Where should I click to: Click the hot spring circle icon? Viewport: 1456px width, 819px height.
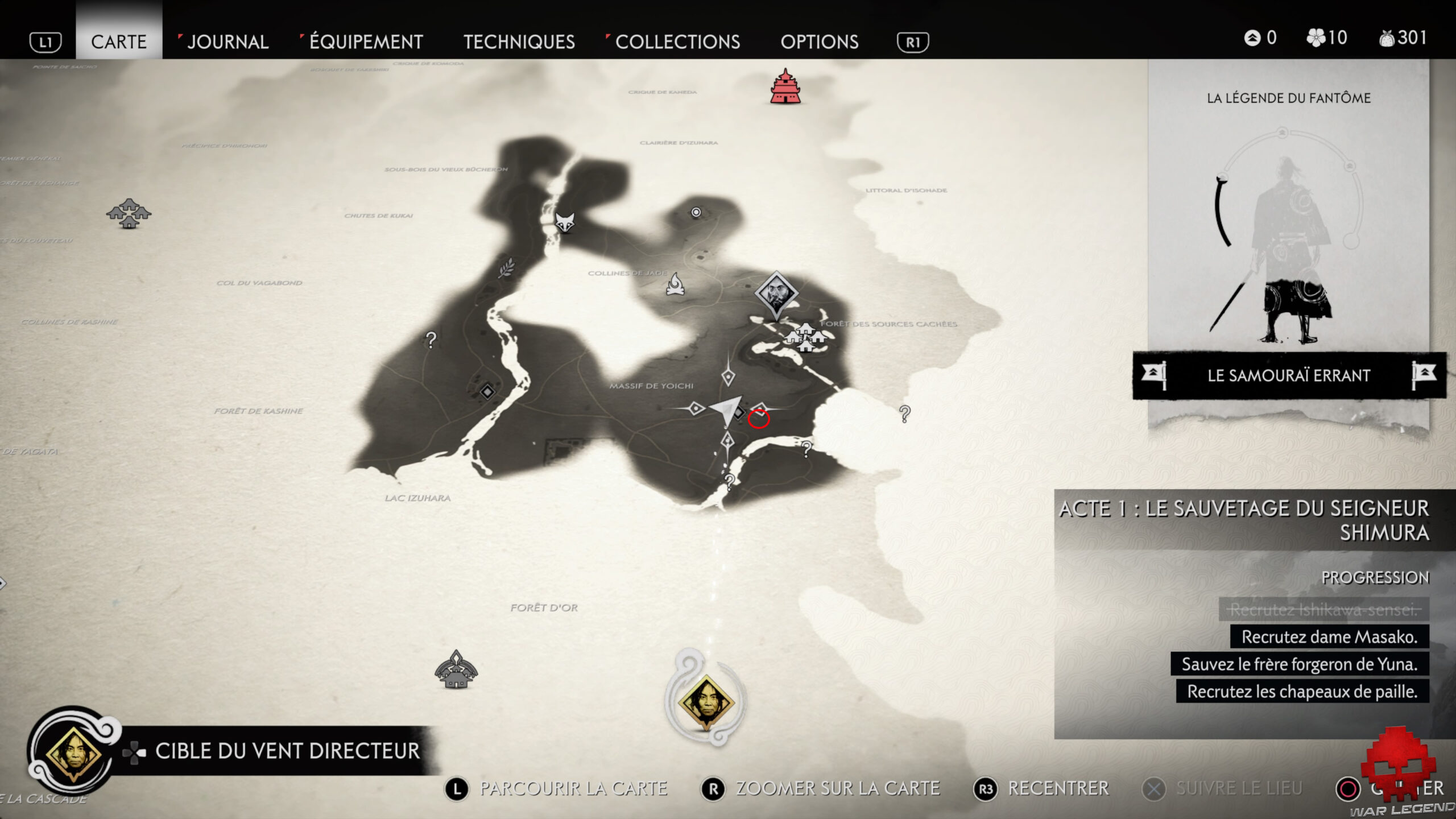click(695, 213)
